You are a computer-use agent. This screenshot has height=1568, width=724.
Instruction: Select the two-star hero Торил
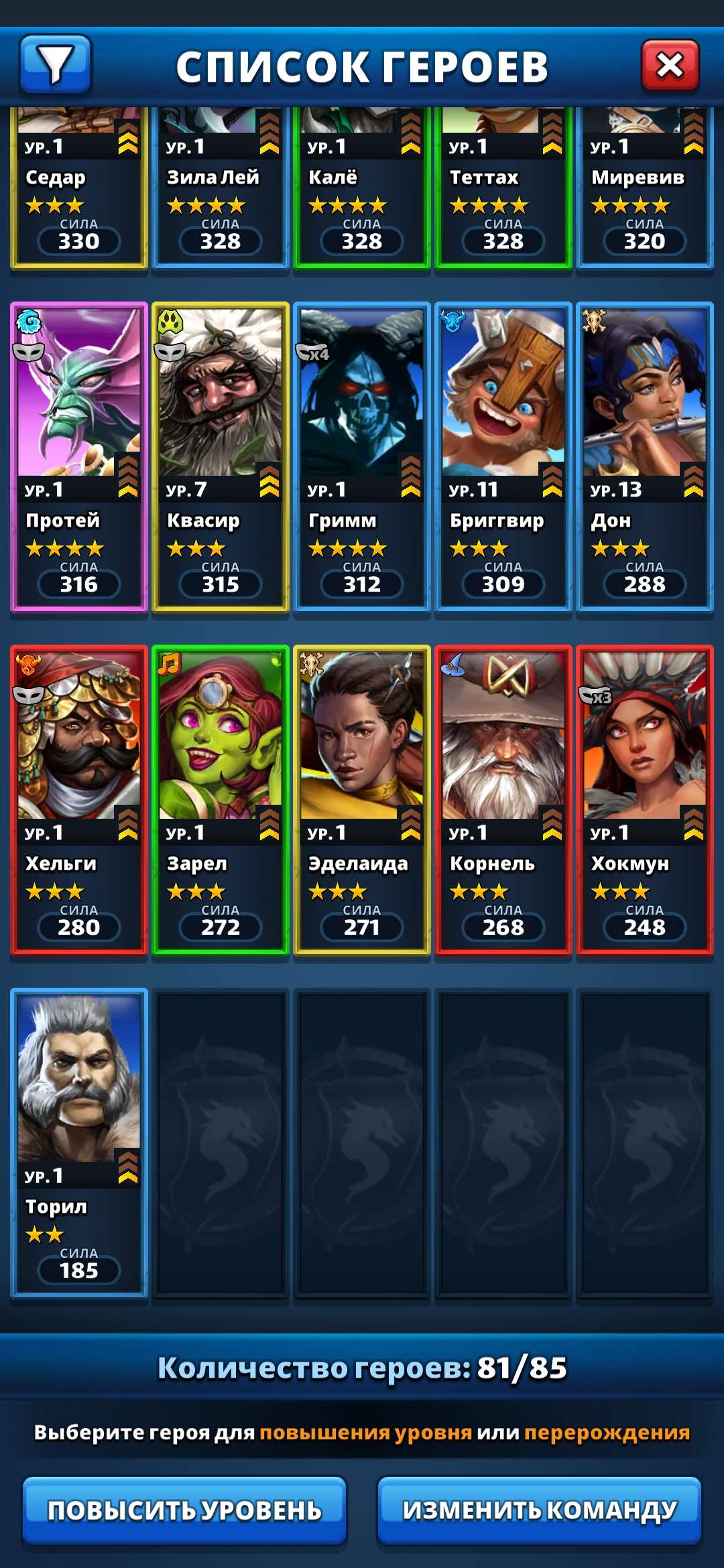coord(79,1142)
